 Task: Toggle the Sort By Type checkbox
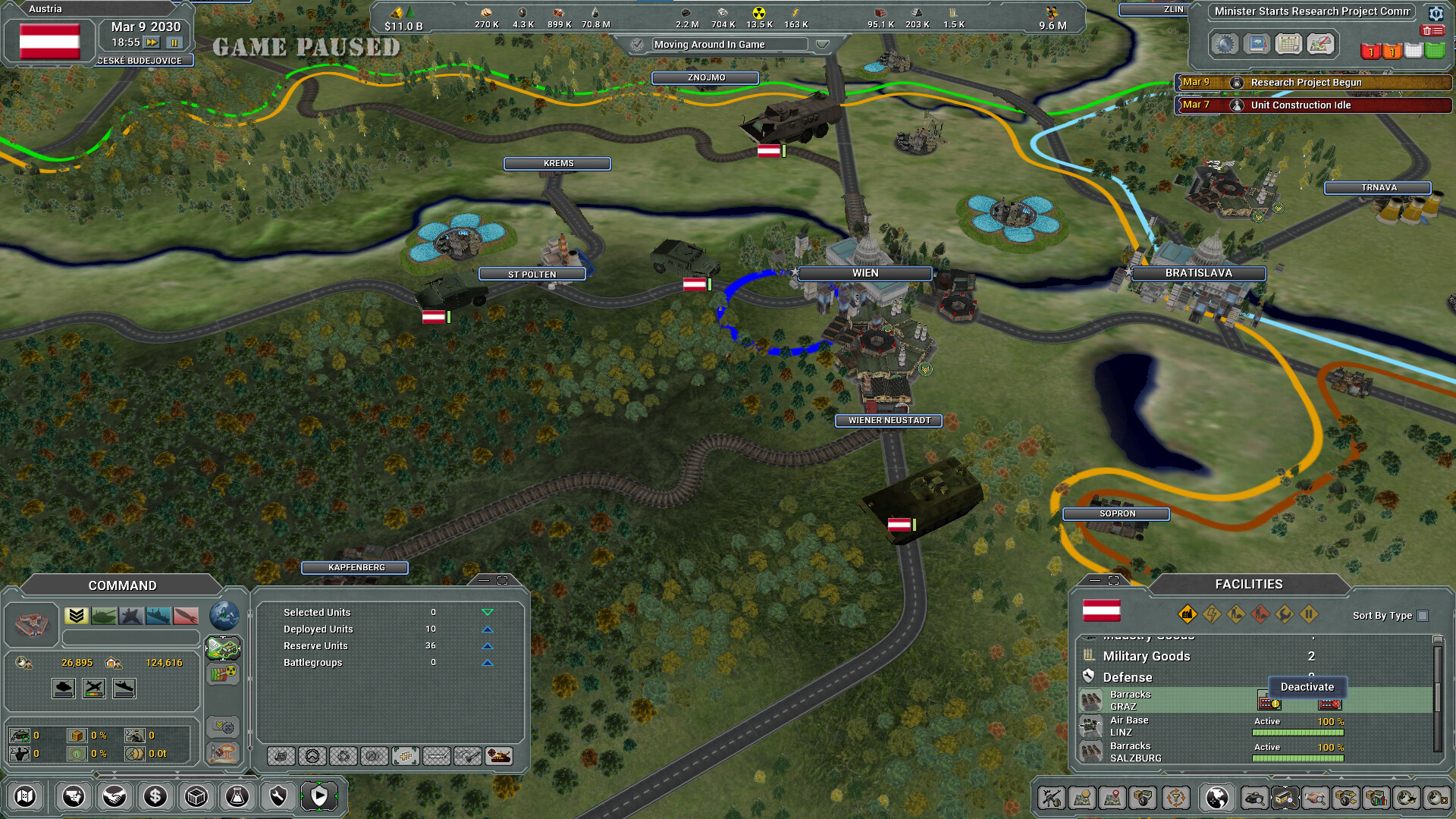[x=1421, y=617]
